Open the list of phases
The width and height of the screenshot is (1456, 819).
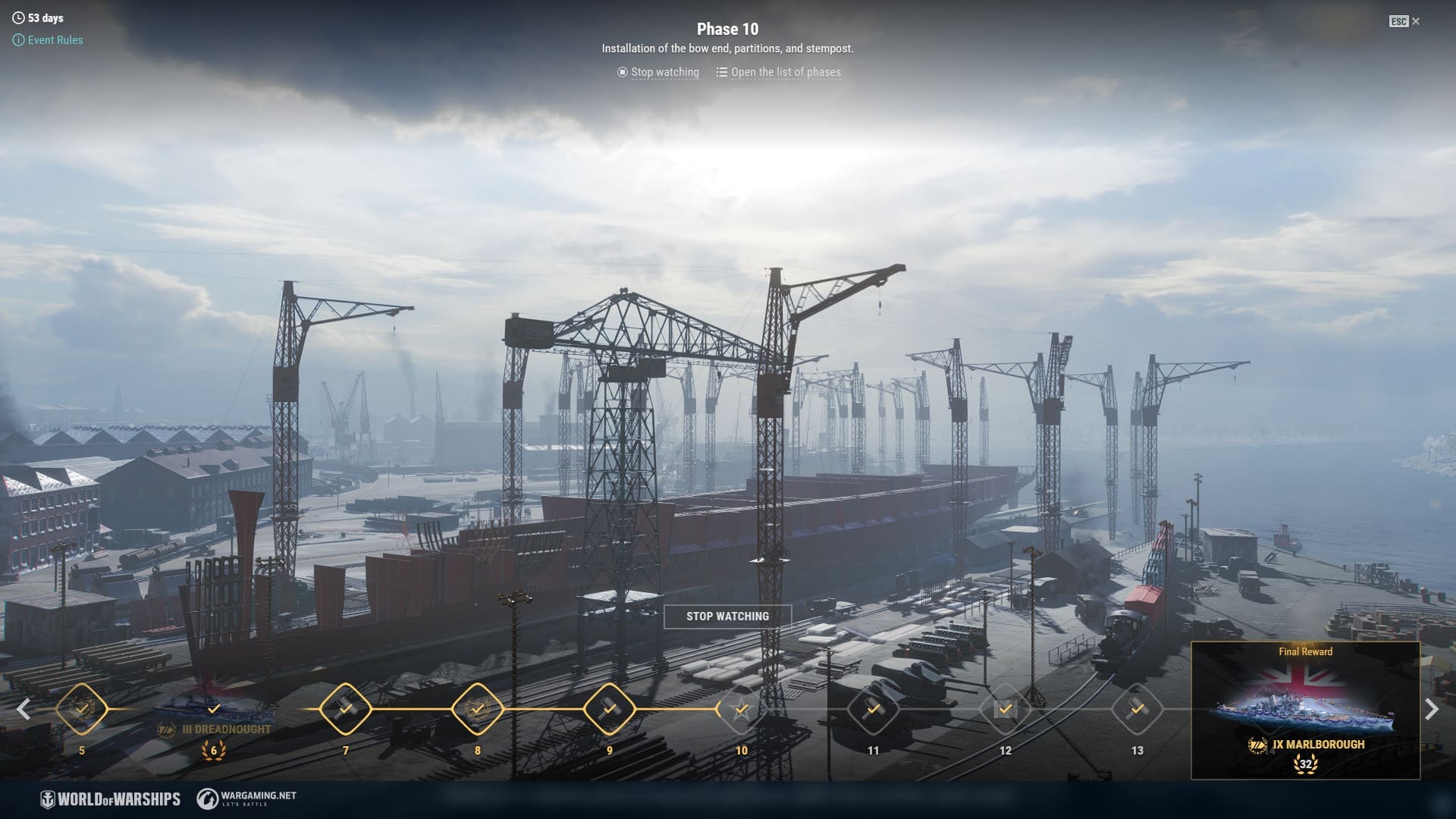779,72
